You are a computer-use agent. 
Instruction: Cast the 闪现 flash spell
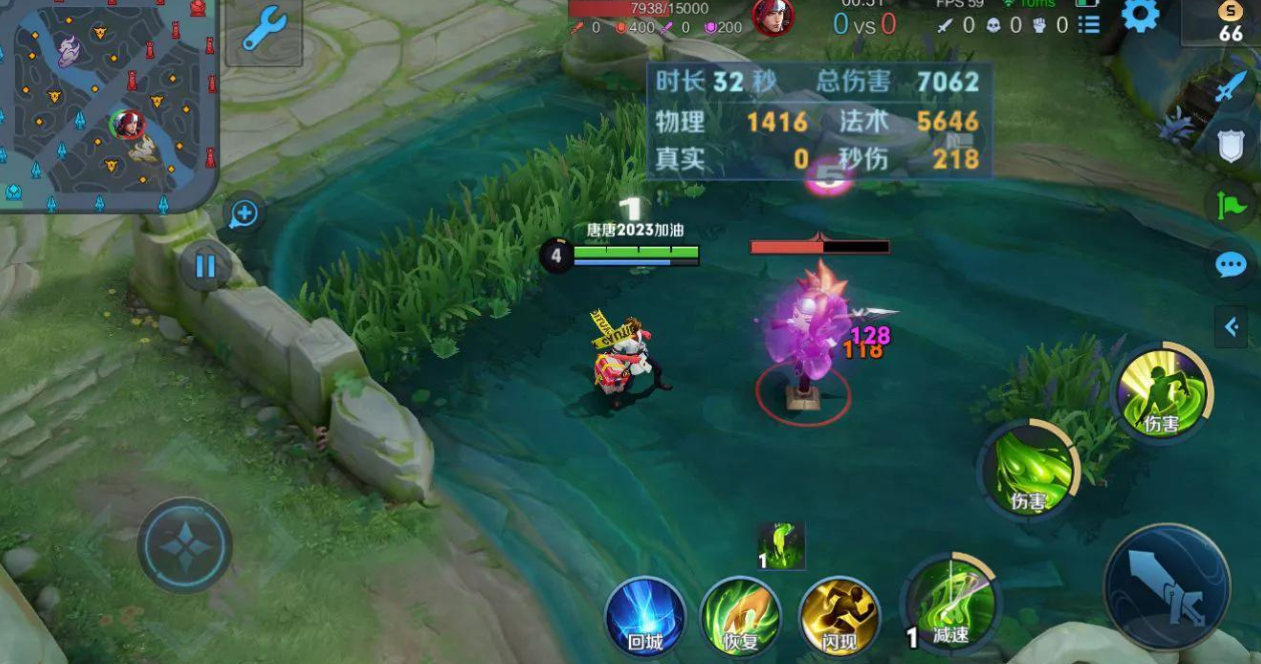(x=839, y=615)
